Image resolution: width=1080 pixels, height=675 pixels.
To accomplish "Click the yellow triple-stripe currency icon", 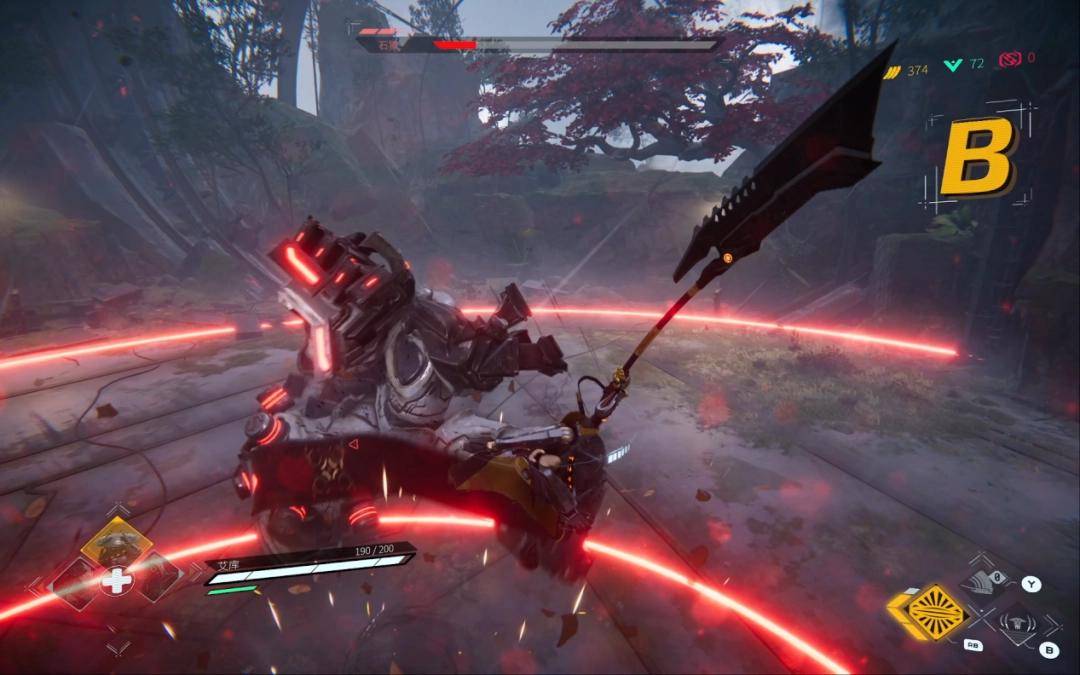I will click(890, 69).
